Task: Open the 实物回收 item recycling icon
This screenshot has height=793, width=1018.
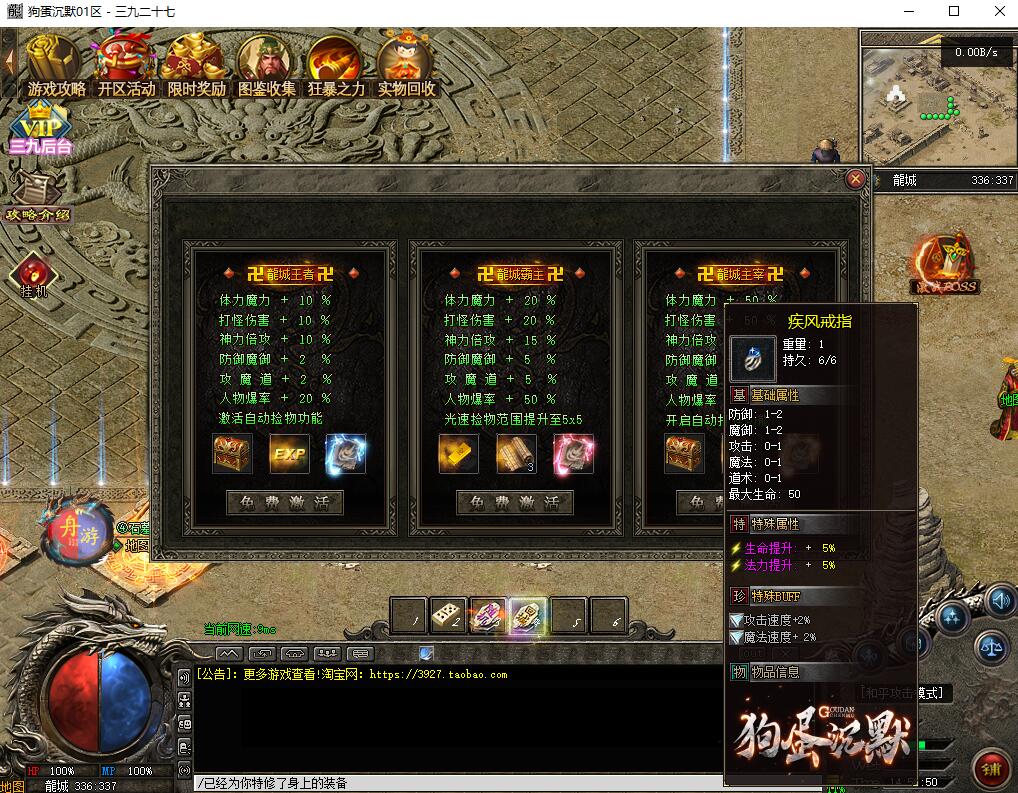Action: pyautogui.click(x=406, y=66)
